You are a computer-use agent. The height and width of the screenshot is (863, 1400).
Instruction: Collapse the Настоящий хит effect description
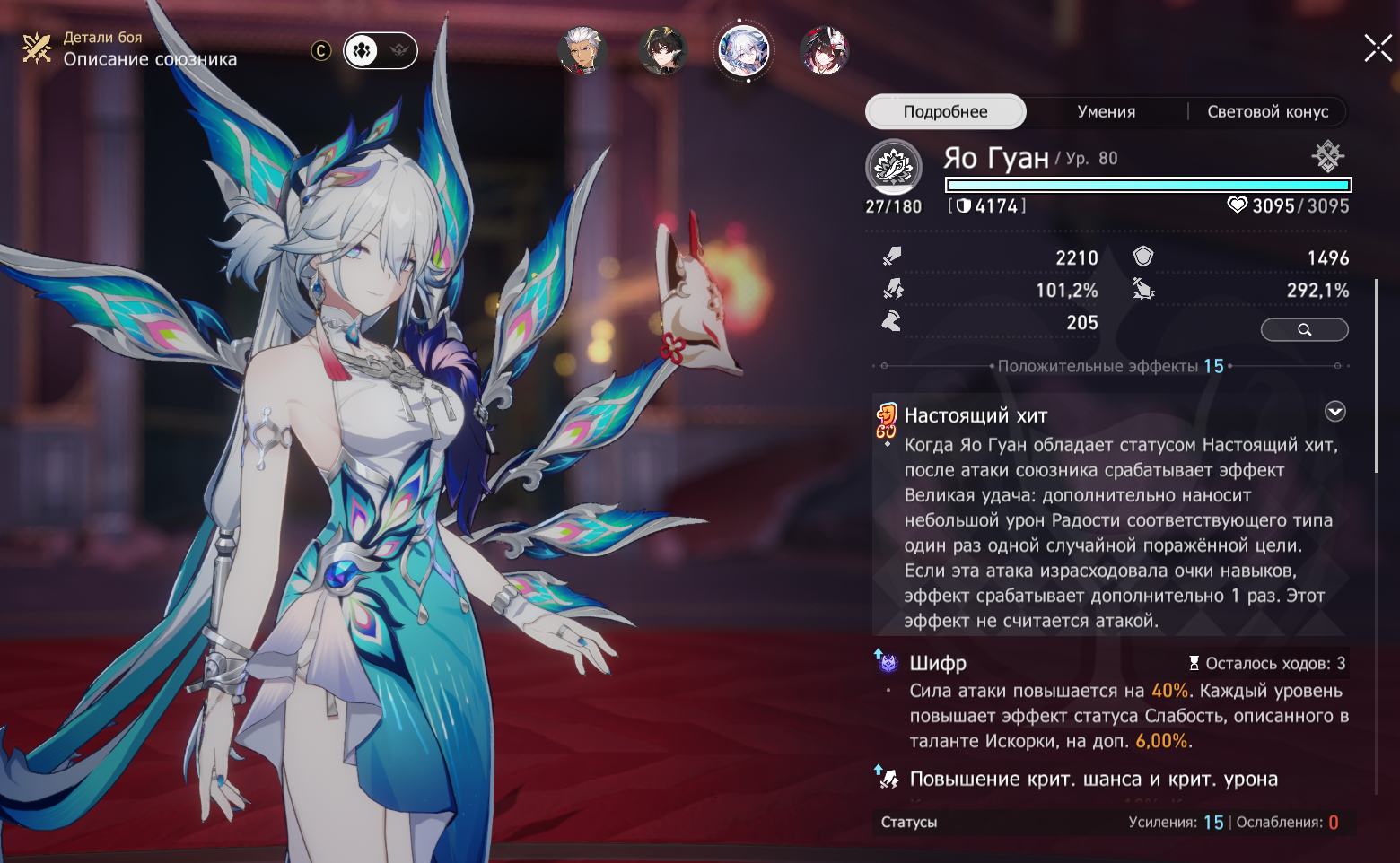pyautogui.click(x=1335, y=412)
